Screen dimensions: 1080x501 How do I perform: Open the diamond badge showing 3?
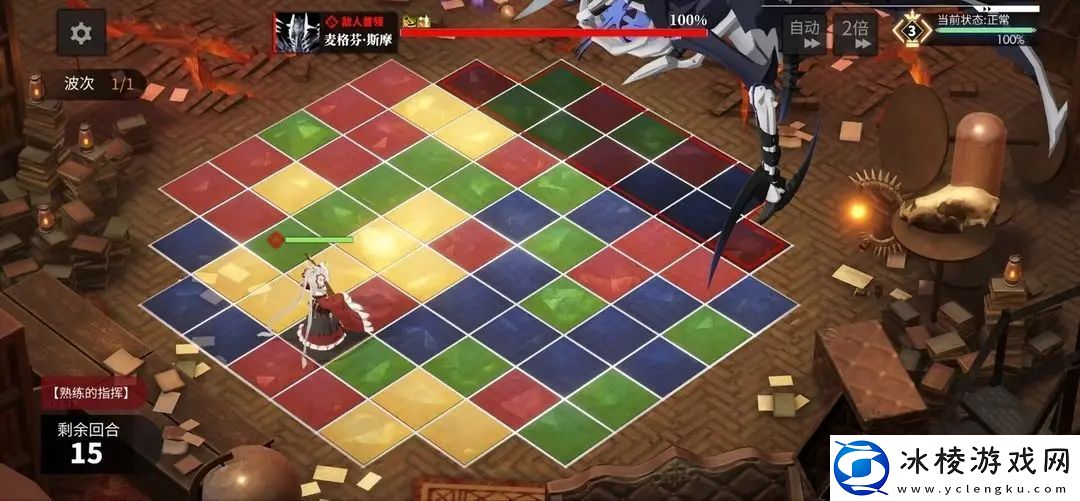tap(911, 30)
